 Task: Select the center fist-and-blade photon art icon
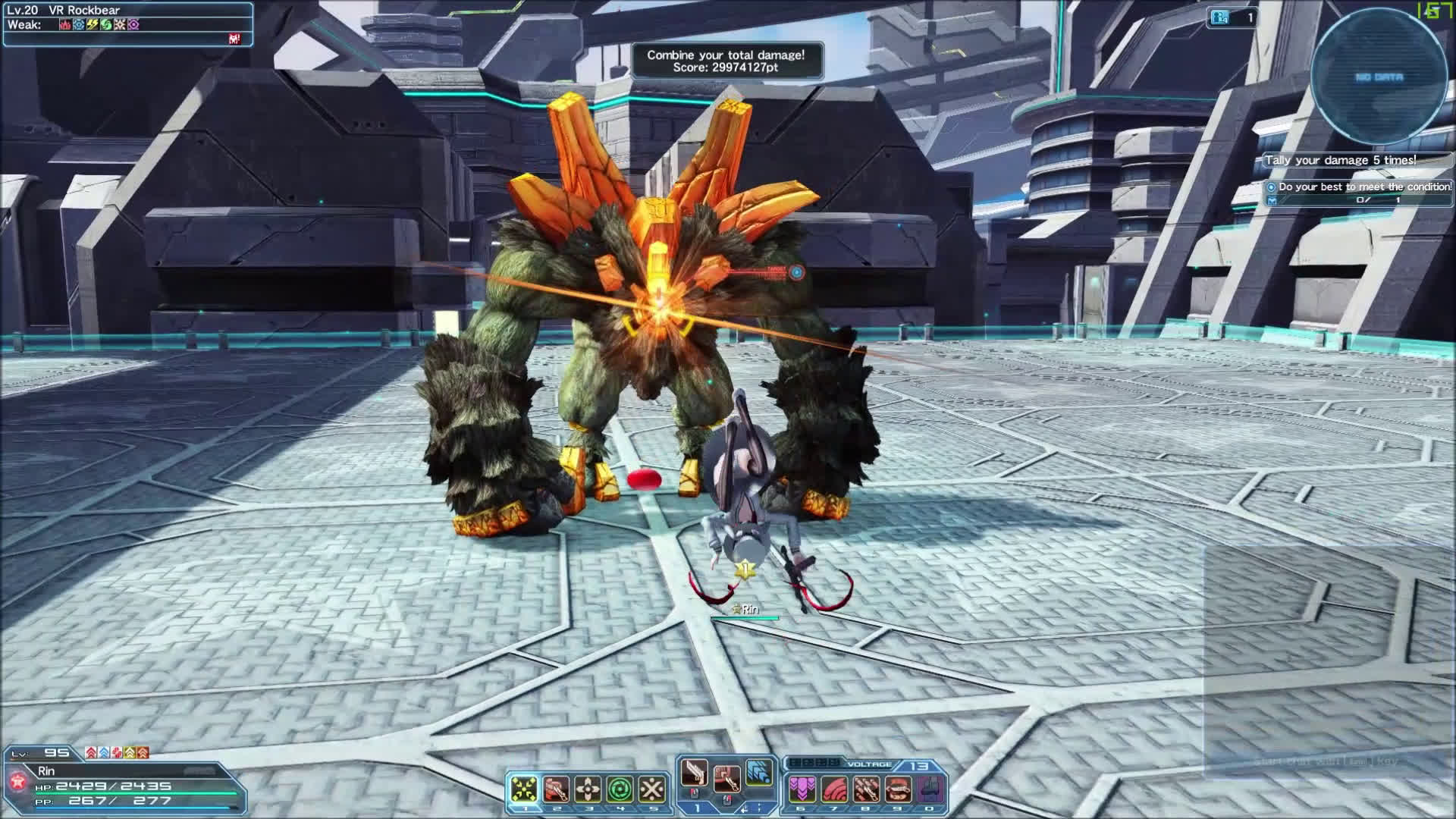[x=726, y=778]
